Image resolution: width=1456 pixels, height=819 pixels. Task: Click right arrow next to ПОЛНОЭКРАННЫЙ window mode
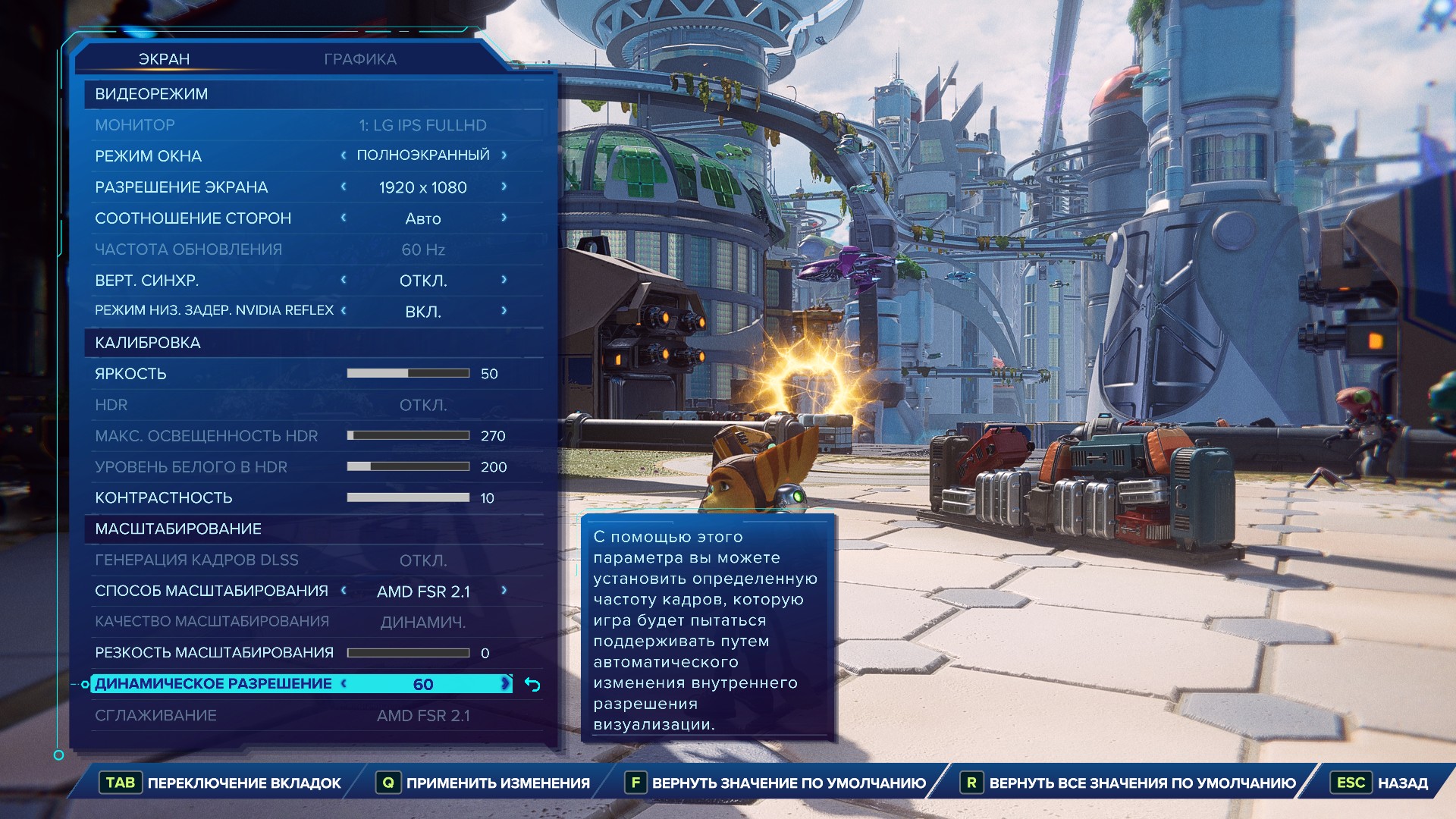pyautogui.click(x=504, y=155)
